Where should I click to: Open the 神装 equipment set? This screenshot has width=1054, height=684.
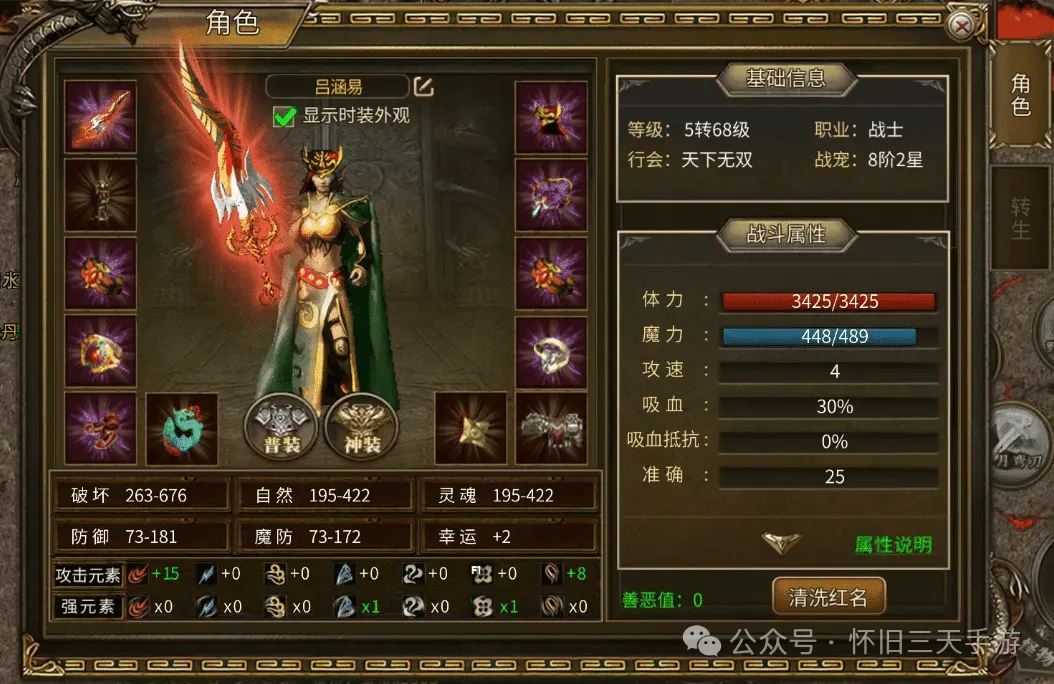click(x=362, y=430)
